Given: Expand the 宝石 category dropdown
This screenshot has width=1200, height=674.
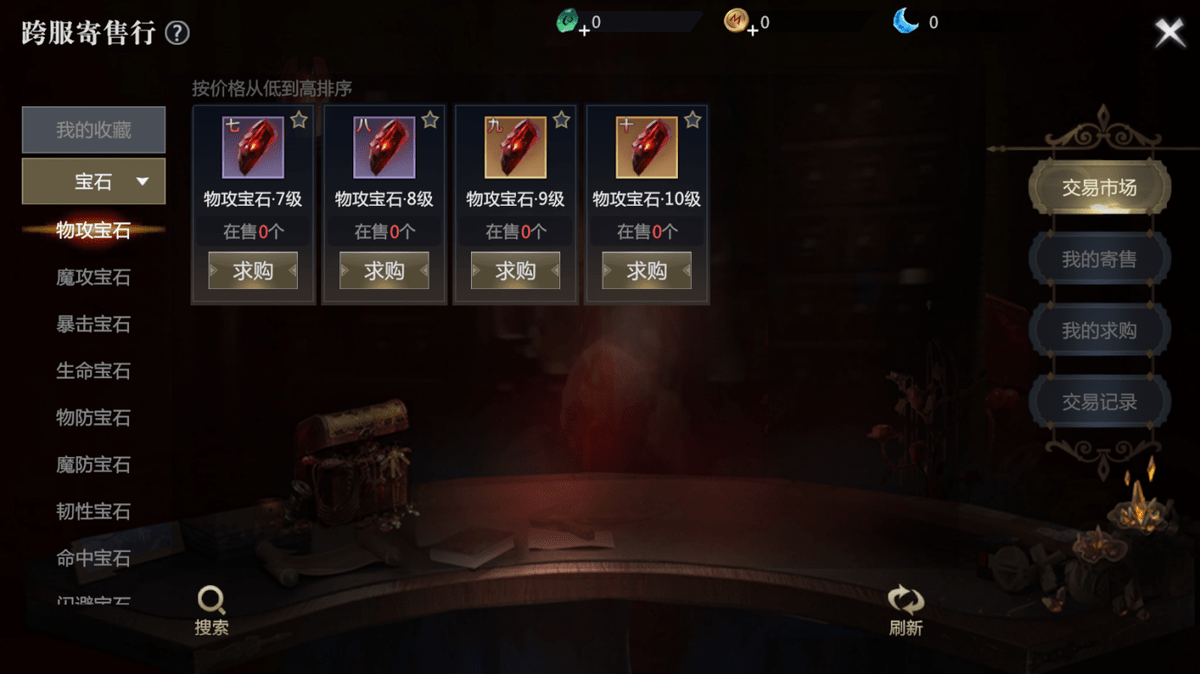Looking at the screenshot, I should coord(94,181).
